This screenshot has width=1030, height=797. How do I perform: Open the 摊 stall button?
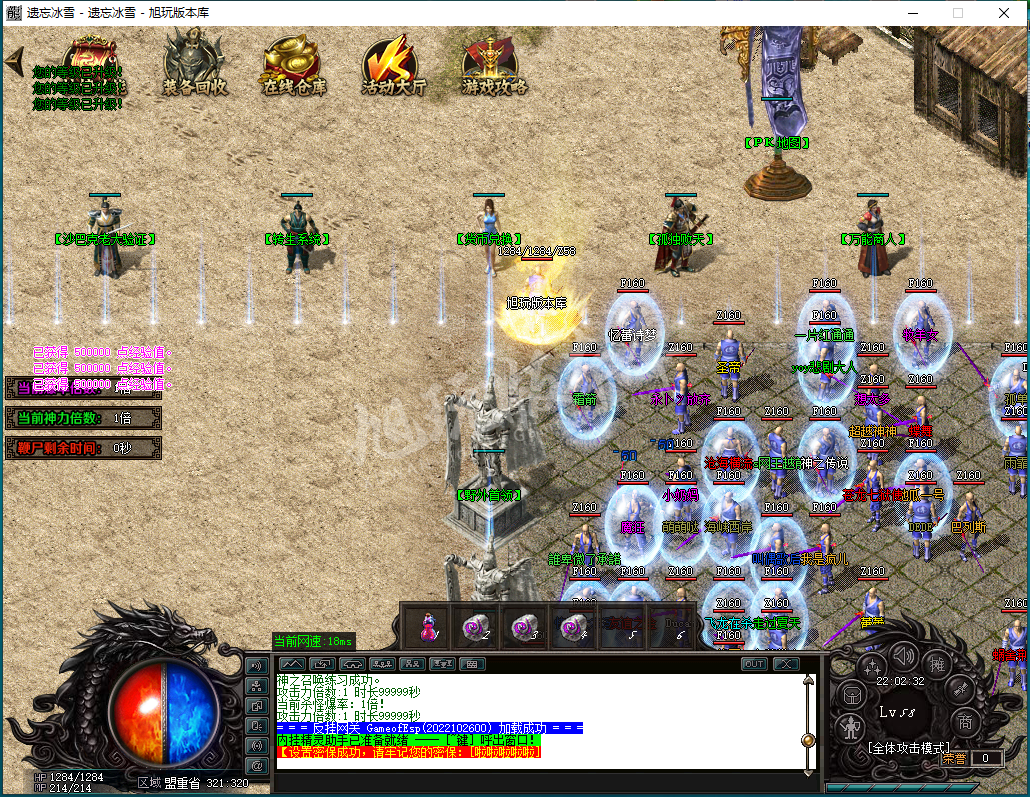pyautogui.click(x=938, y=665)
